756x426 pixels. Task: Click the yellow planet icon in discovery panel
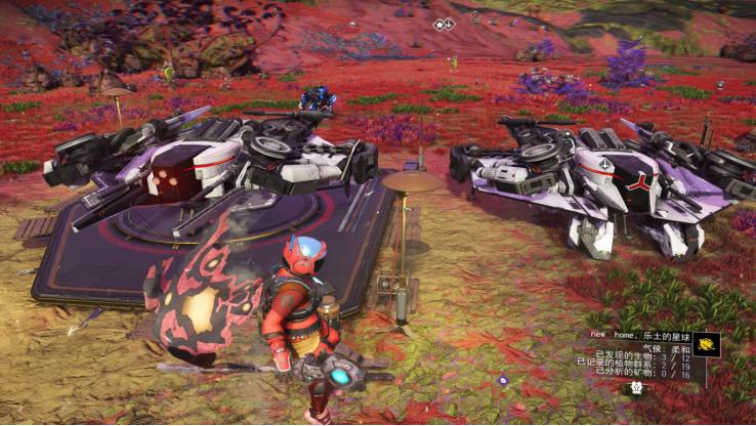[706, 344]
